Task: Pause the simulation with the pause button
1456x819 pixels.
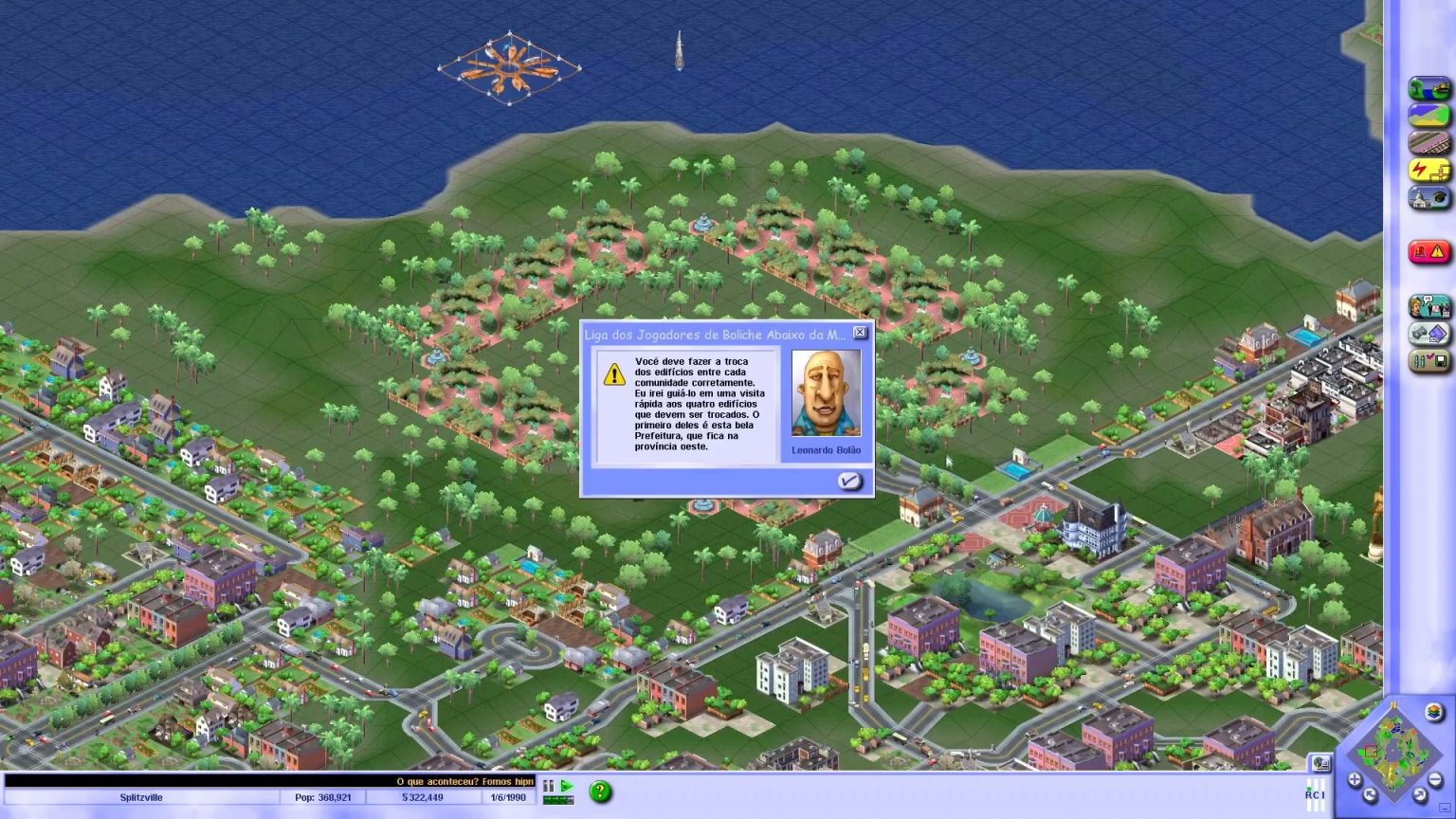Action: [x=548, y=786]
